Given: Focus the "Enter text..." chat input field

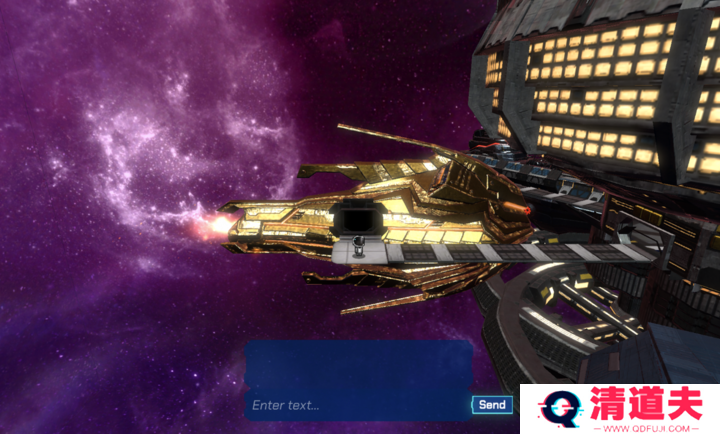Looking at the screenshot, I should click(x=357, y=405).
